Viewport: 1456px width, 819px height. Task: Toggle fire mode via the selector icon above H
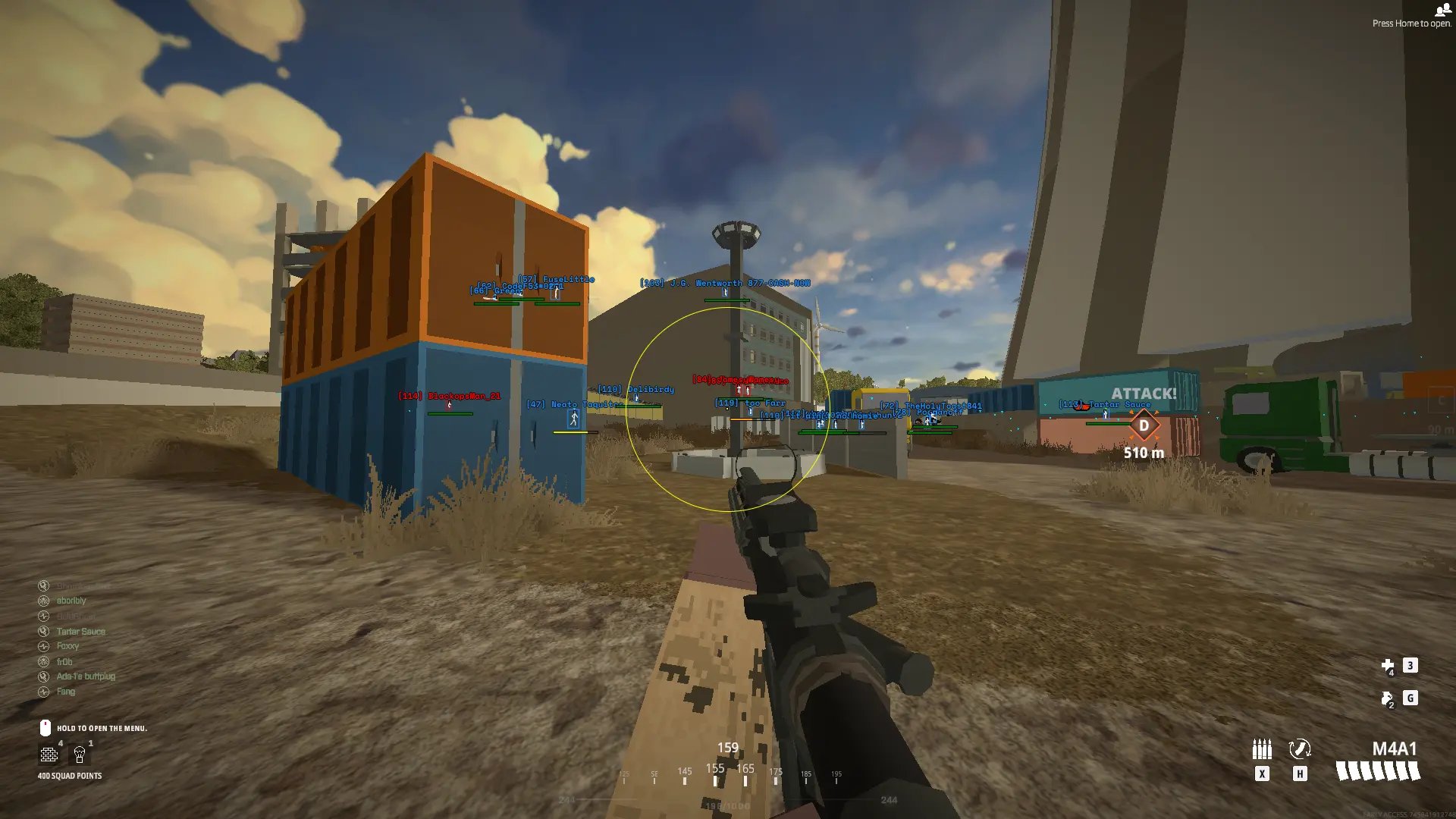(x=1300, y=748)
